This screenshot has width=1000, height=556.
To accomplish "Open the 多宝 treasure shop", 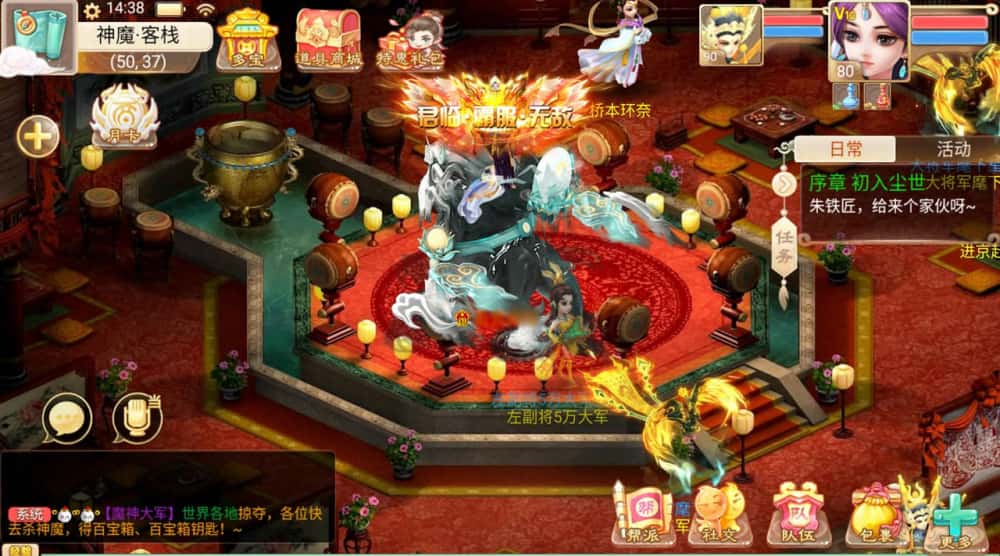I will pos(247,40).
